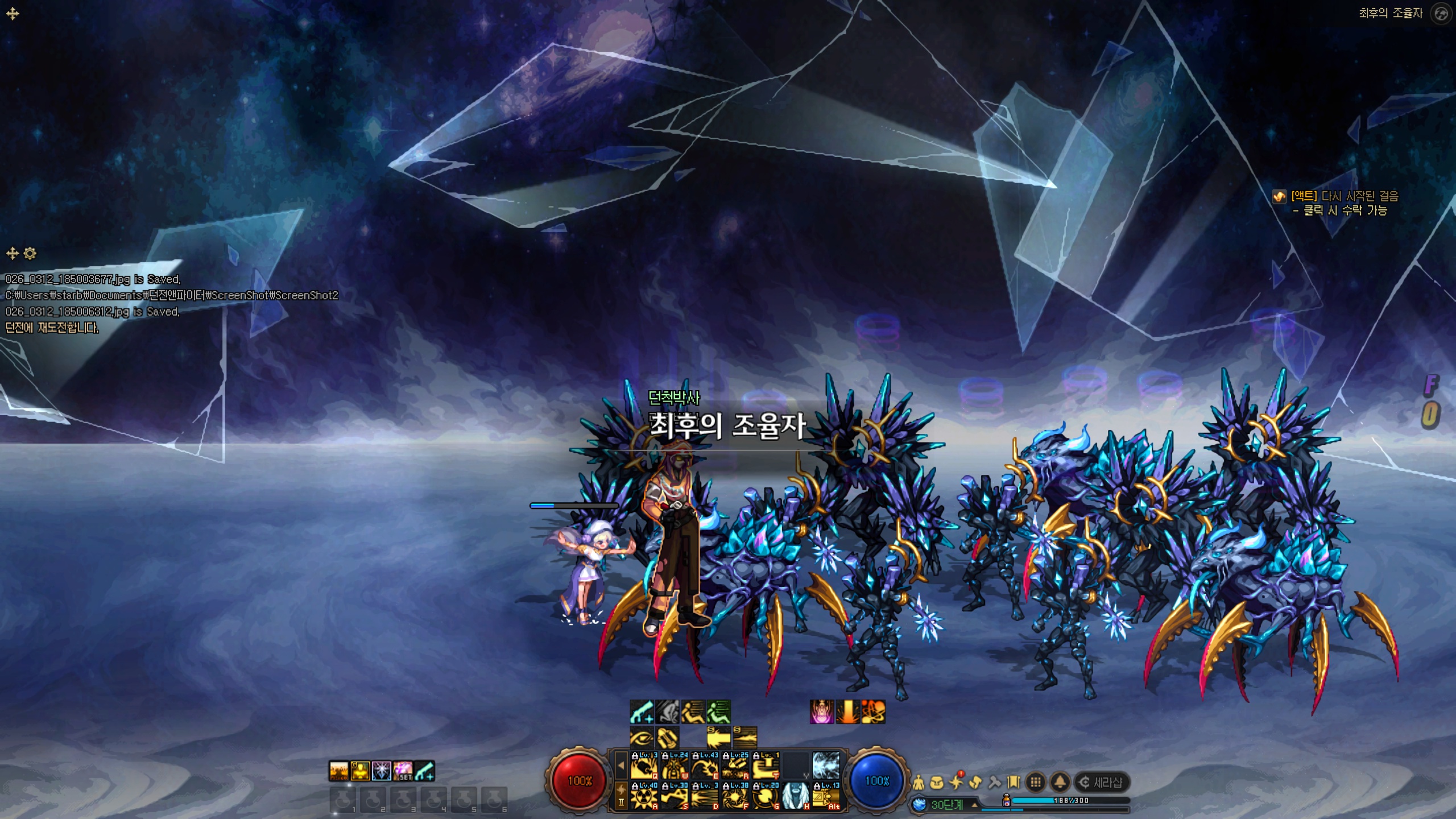Click the skill bar left arrow
Image resolution: width=1456 pixels, height=819 pixels.
[621, 766]
